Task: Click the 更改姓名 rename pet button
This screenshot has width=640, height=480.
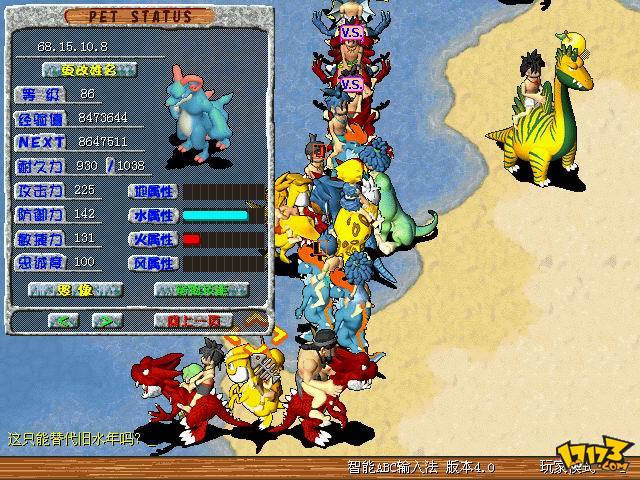Action: point(90,70)
